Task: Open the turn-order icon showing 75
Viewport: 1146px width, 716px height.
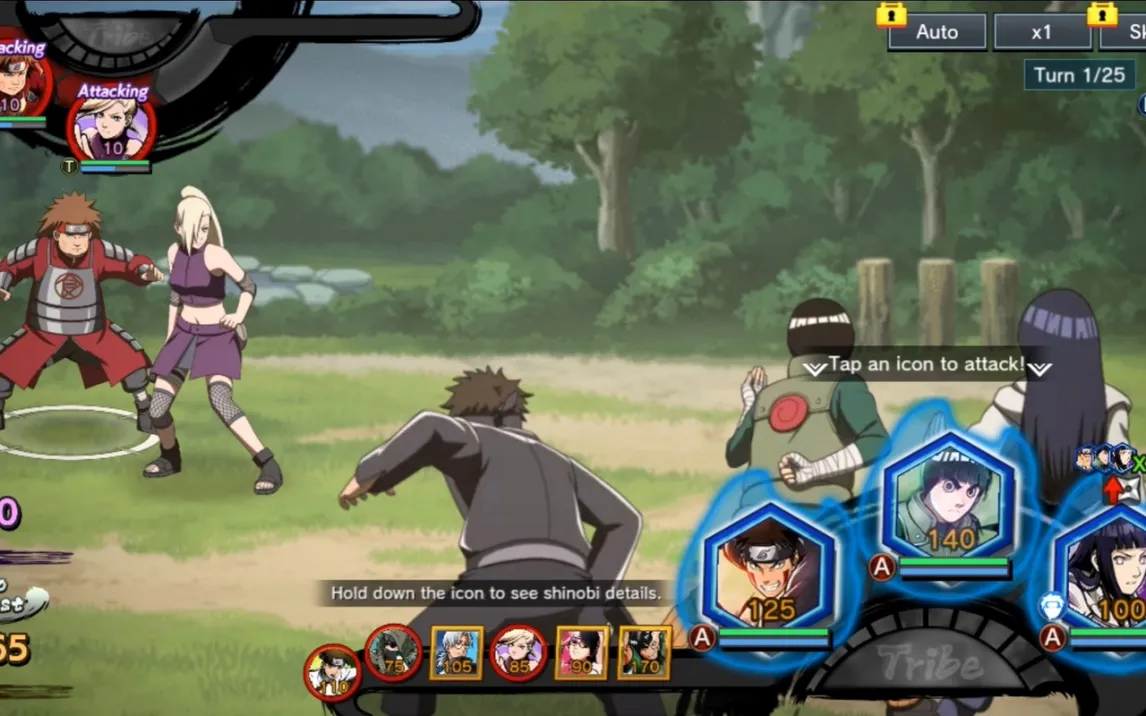Action: (393, 653)
